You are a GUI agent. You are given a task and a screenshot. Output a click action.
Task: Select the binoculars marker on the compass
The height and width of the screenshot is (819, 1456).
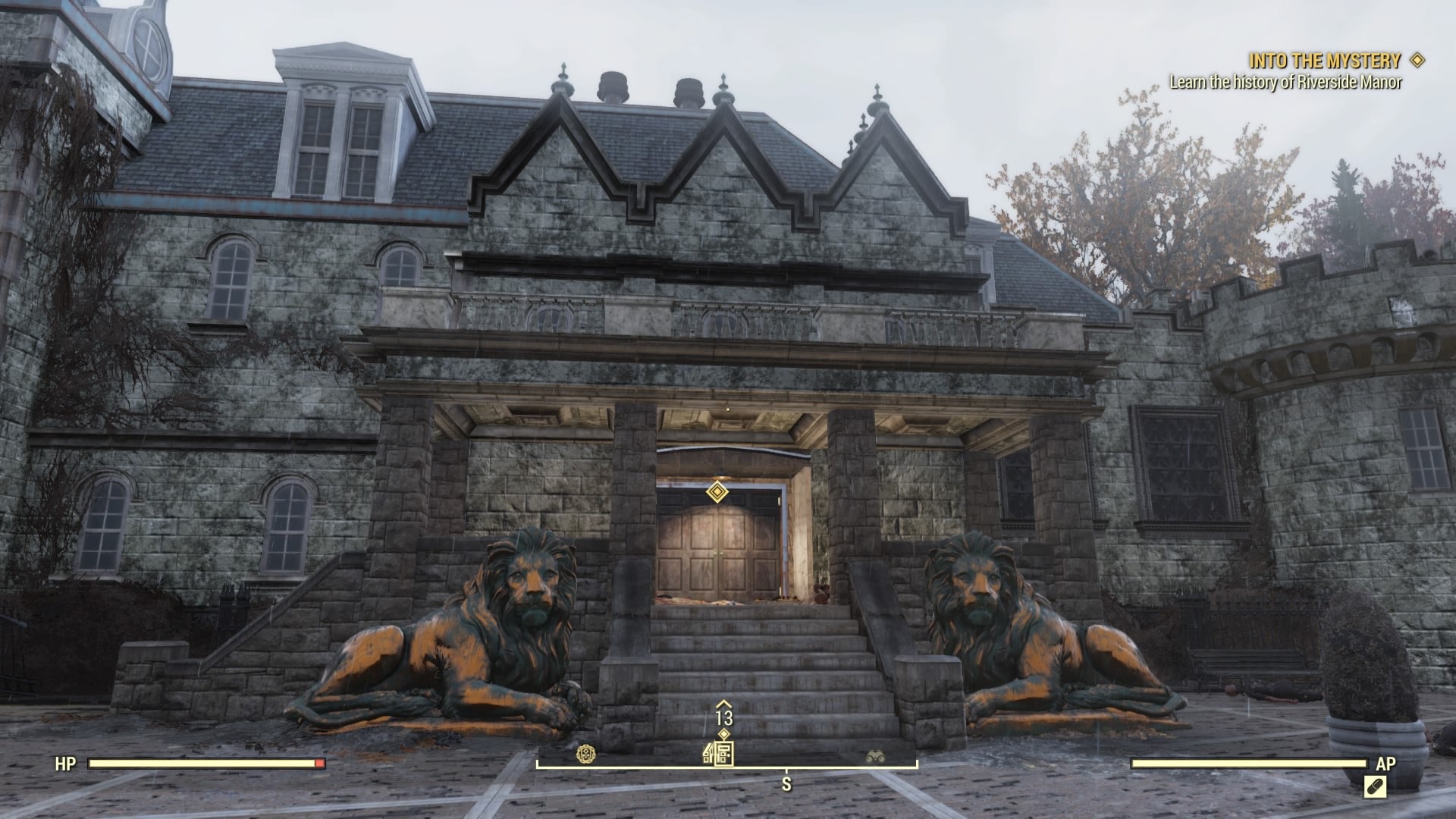pyautogui.click(x=876, y=756)
